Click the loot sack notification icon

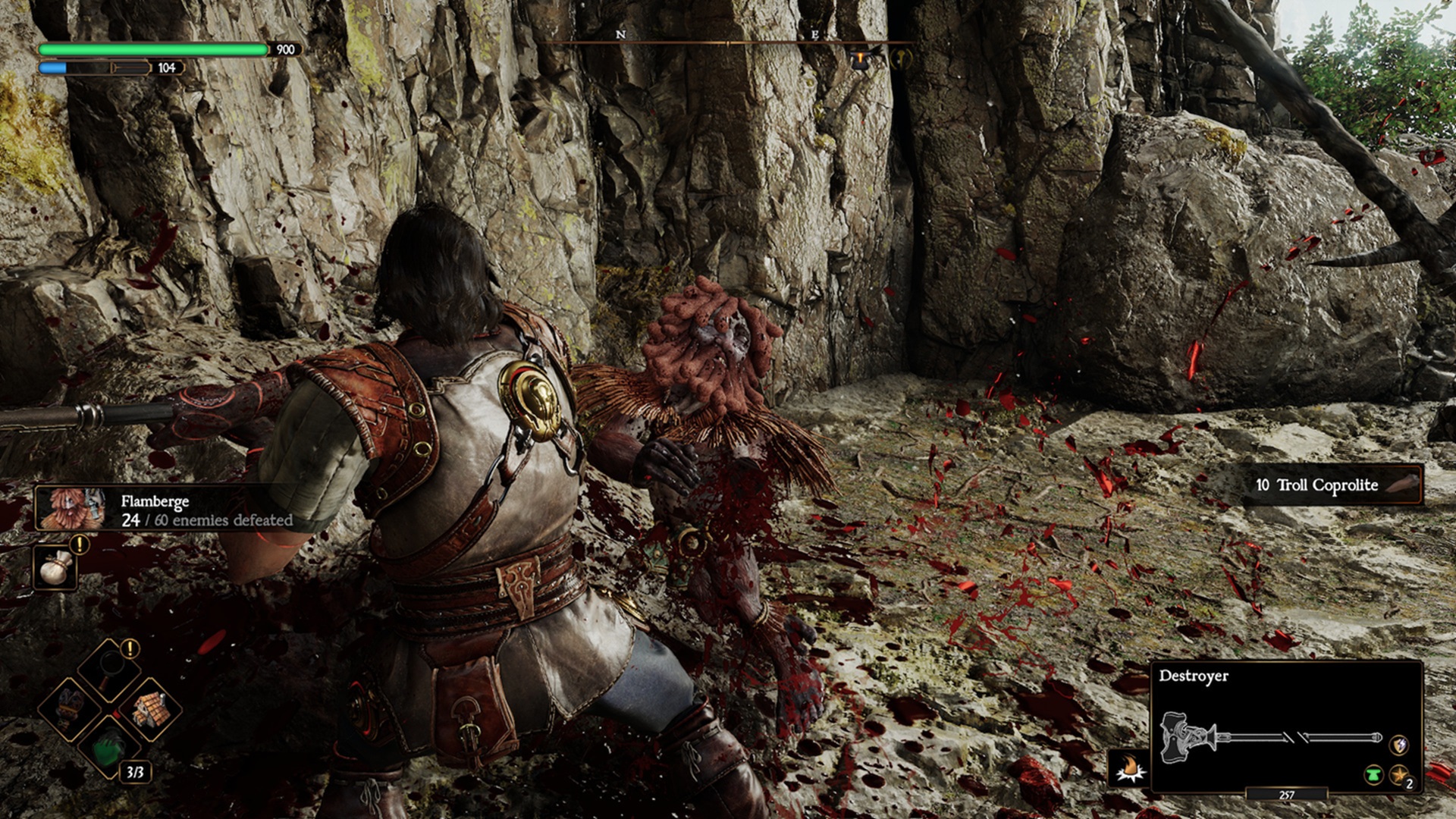tap(55, 568)
